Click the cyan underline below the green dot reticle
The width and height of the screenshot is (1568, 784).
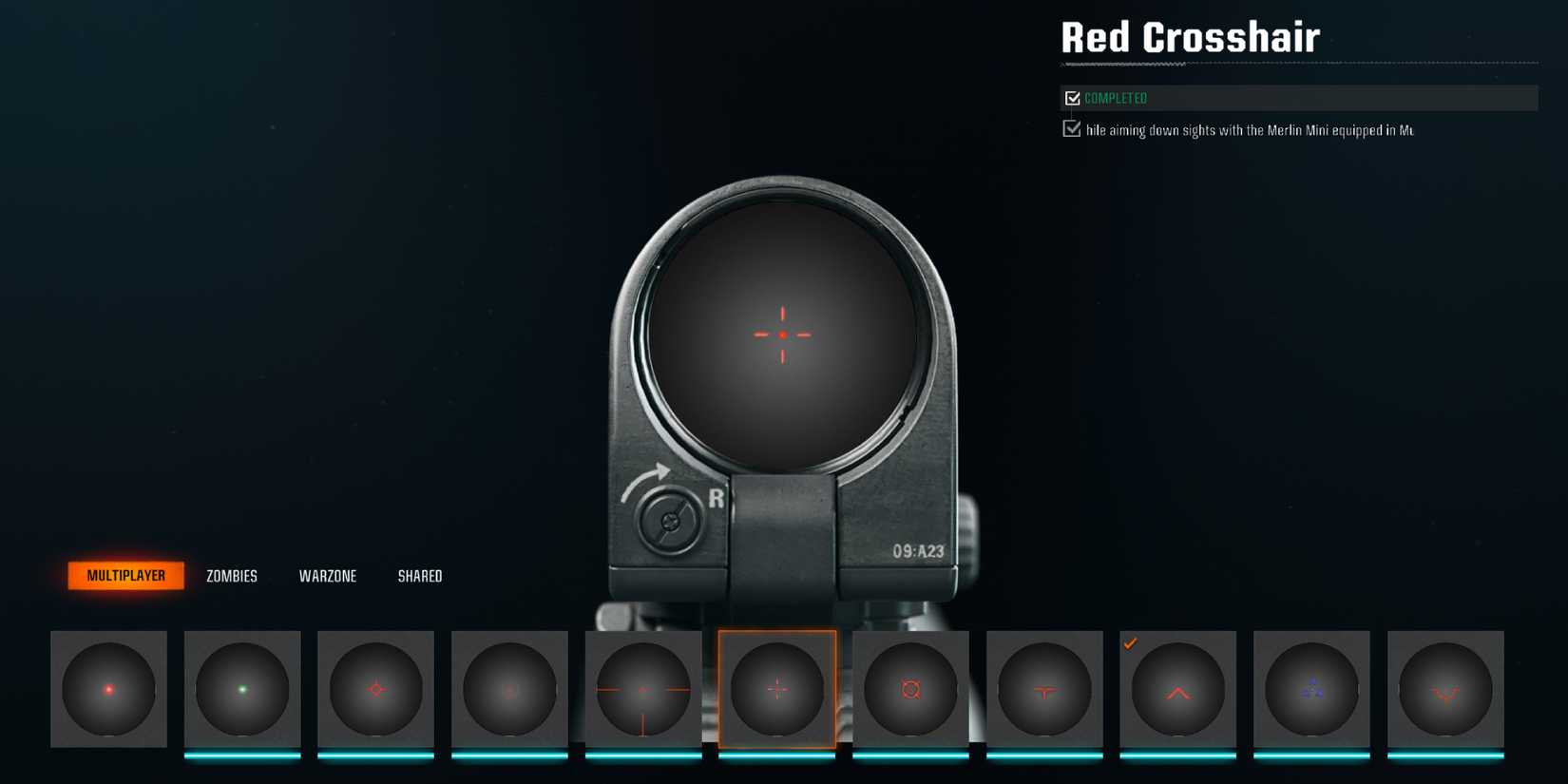click(241, 754)
